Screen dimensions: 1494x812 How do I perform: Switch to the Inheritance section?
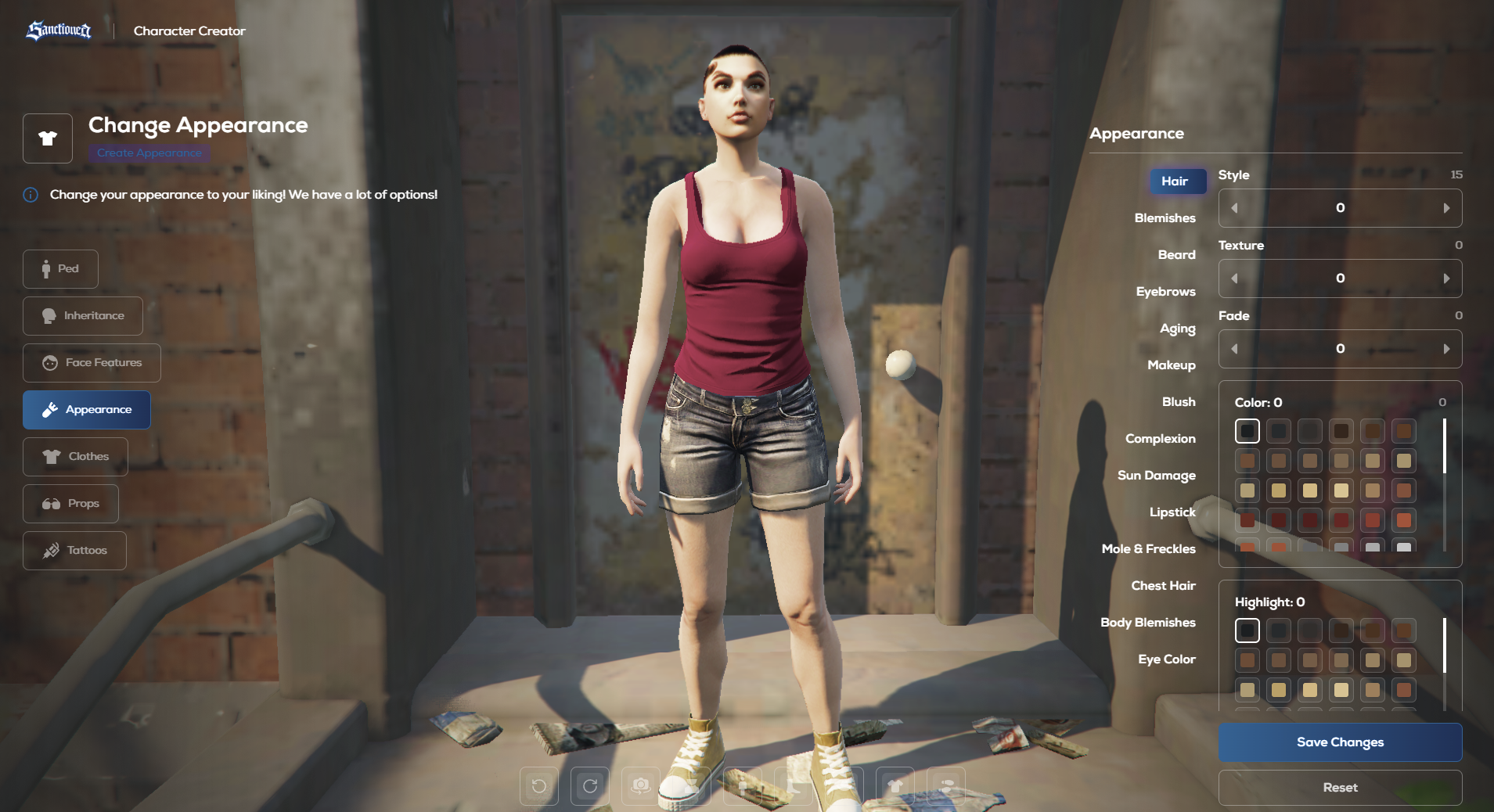pos(83,316)
